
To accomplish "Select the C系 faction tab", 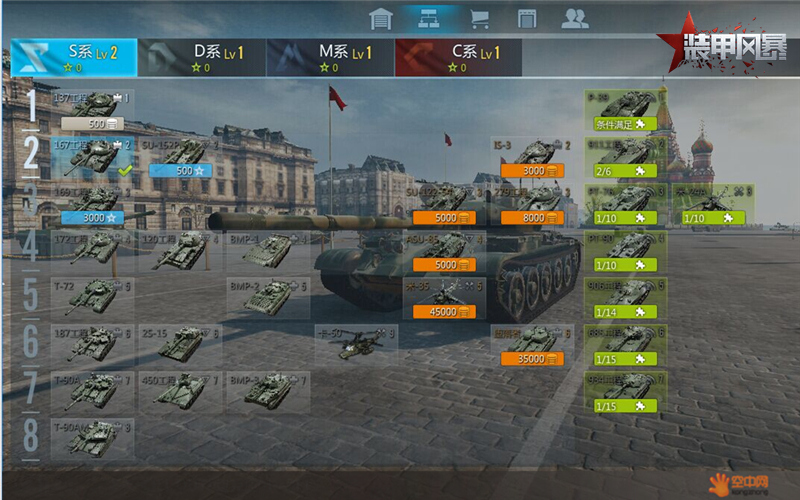I will click(x=458, y=57).
